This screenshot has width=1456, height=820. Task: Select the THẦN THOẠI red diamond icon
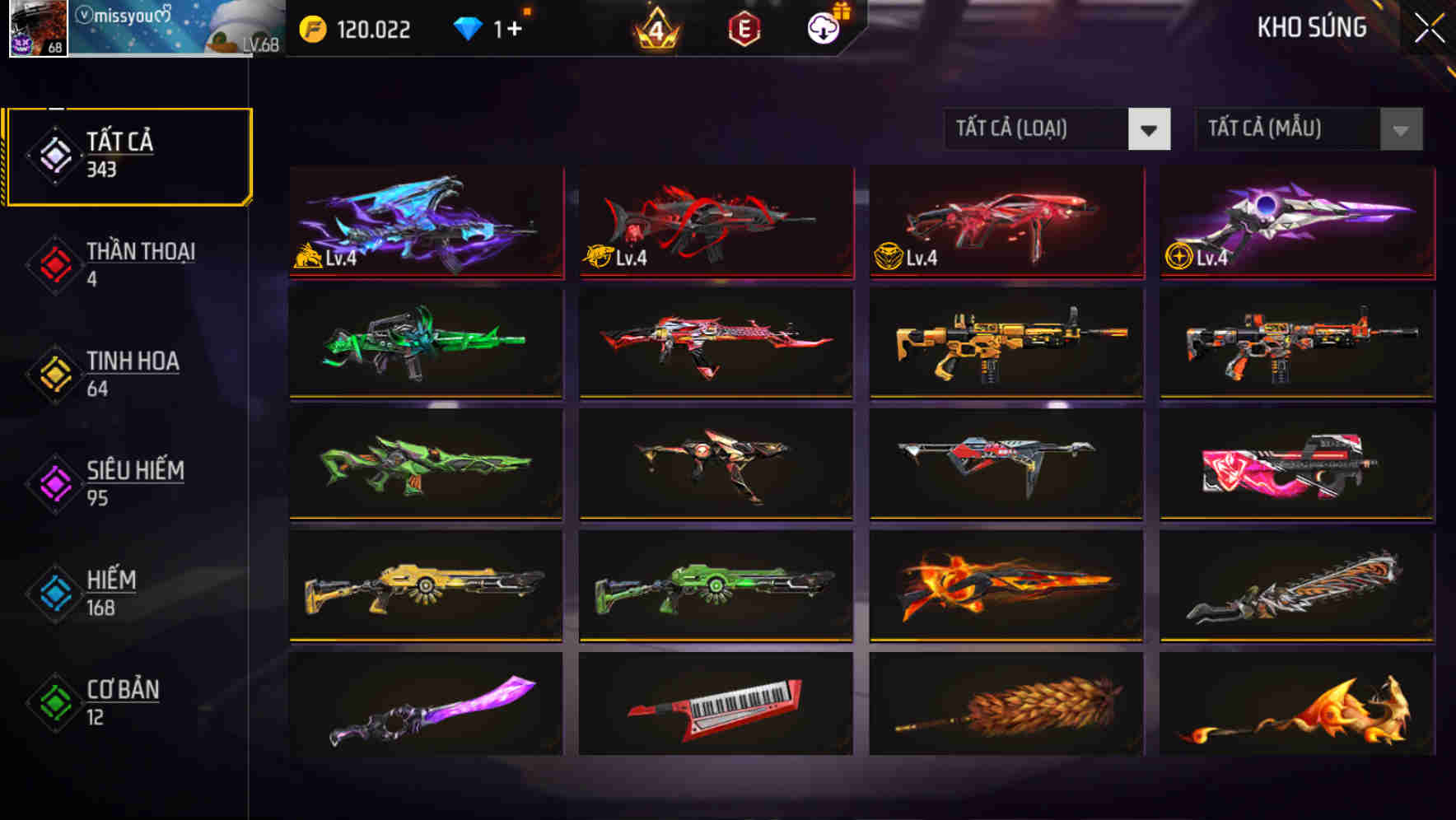pyautogui.click(x=54, y=263)
